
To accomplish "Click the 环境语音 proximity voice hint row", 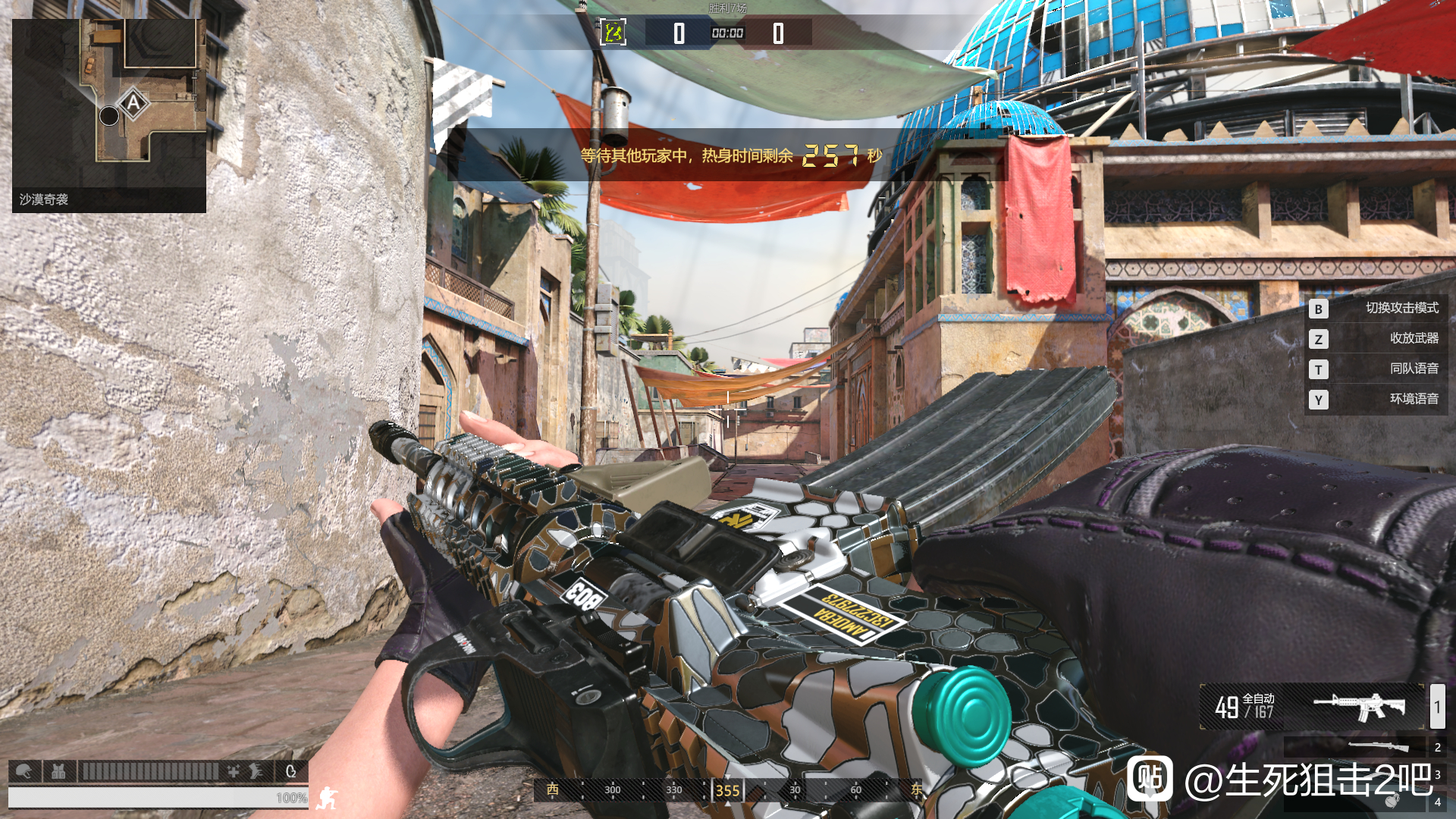I will (1376, 399).
